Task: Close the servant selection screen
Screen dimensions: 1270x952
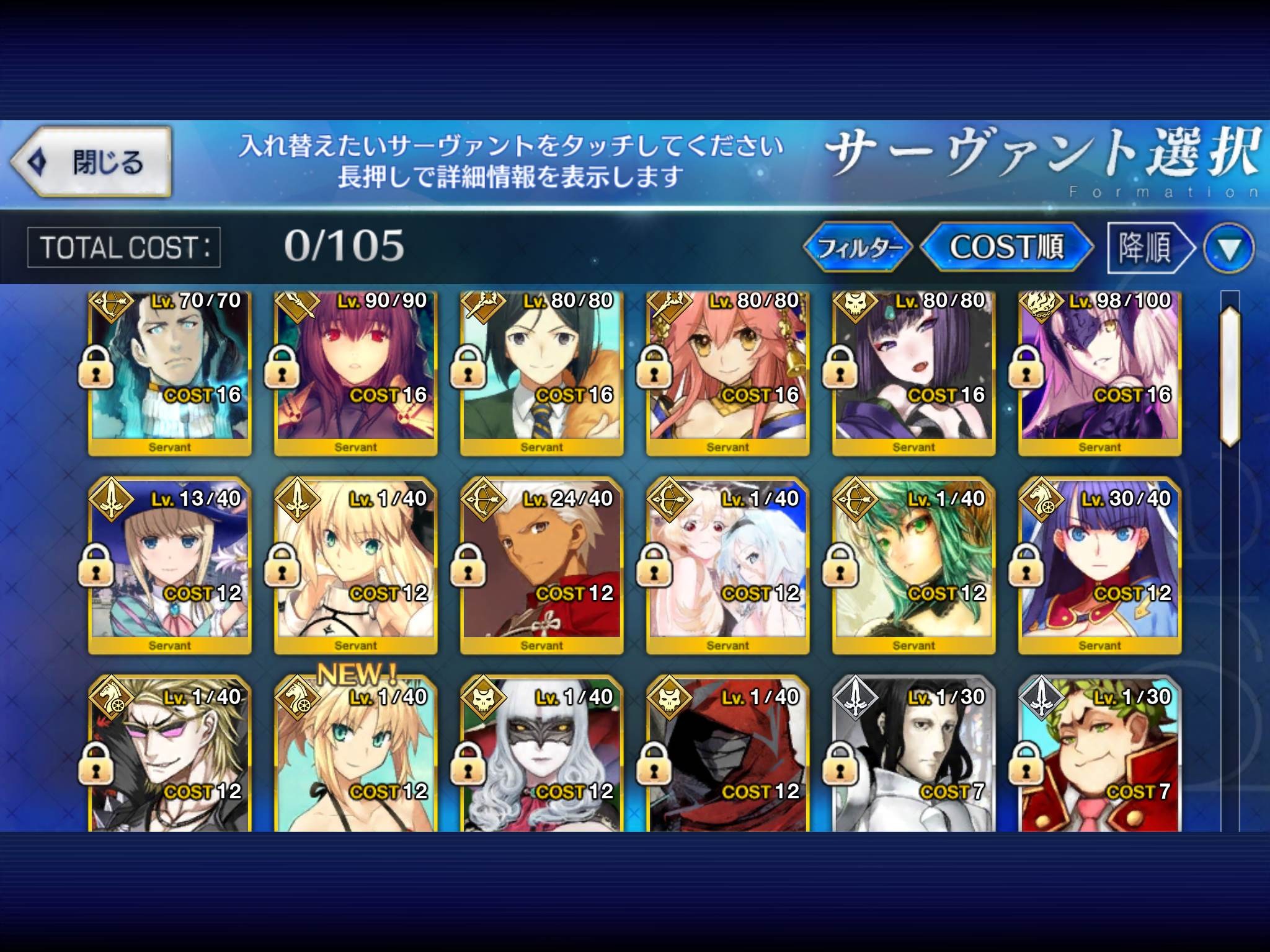Action: (x=91, y=162)
